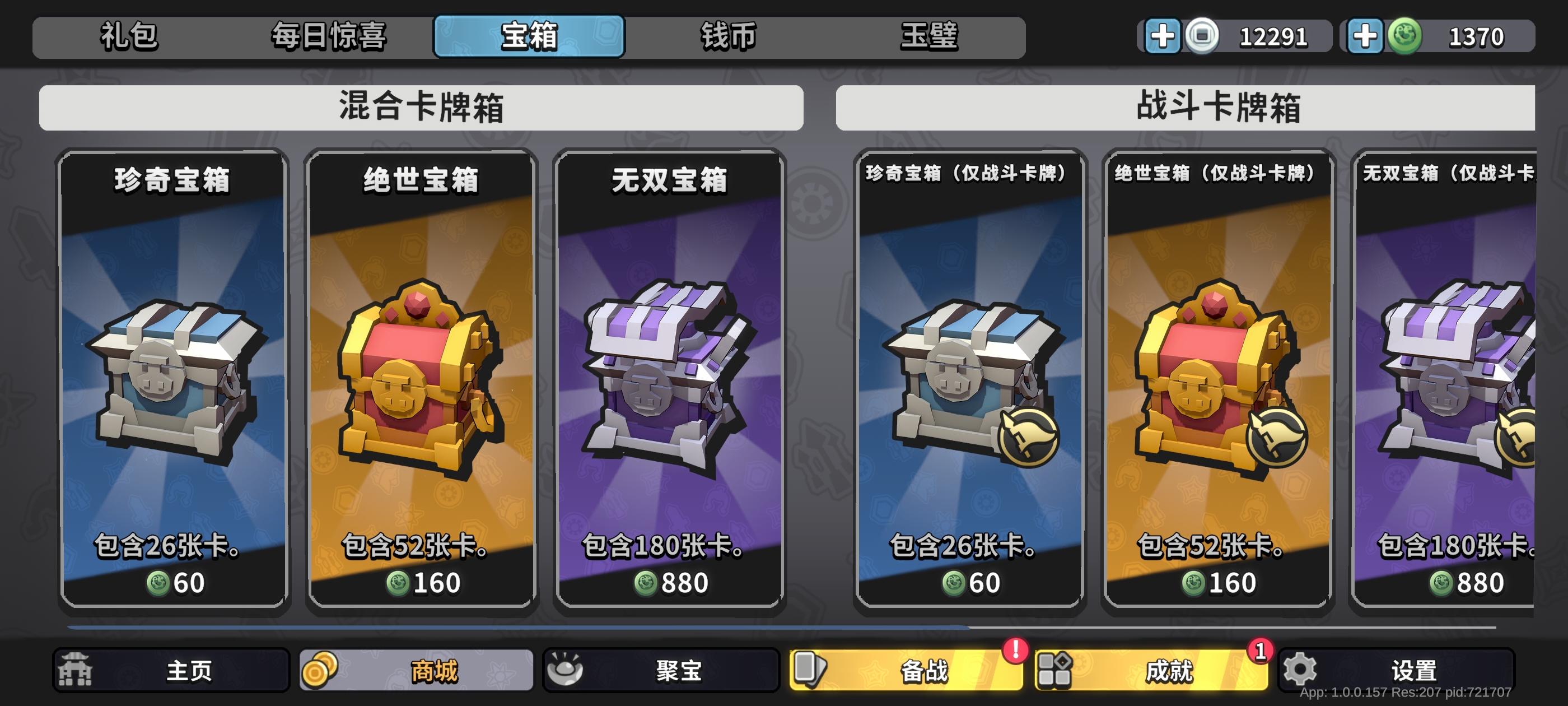The height and width of the screenshot is (706, 1568).
Task: Switch to the 钱币 tab
Action: tap(726, 37)
